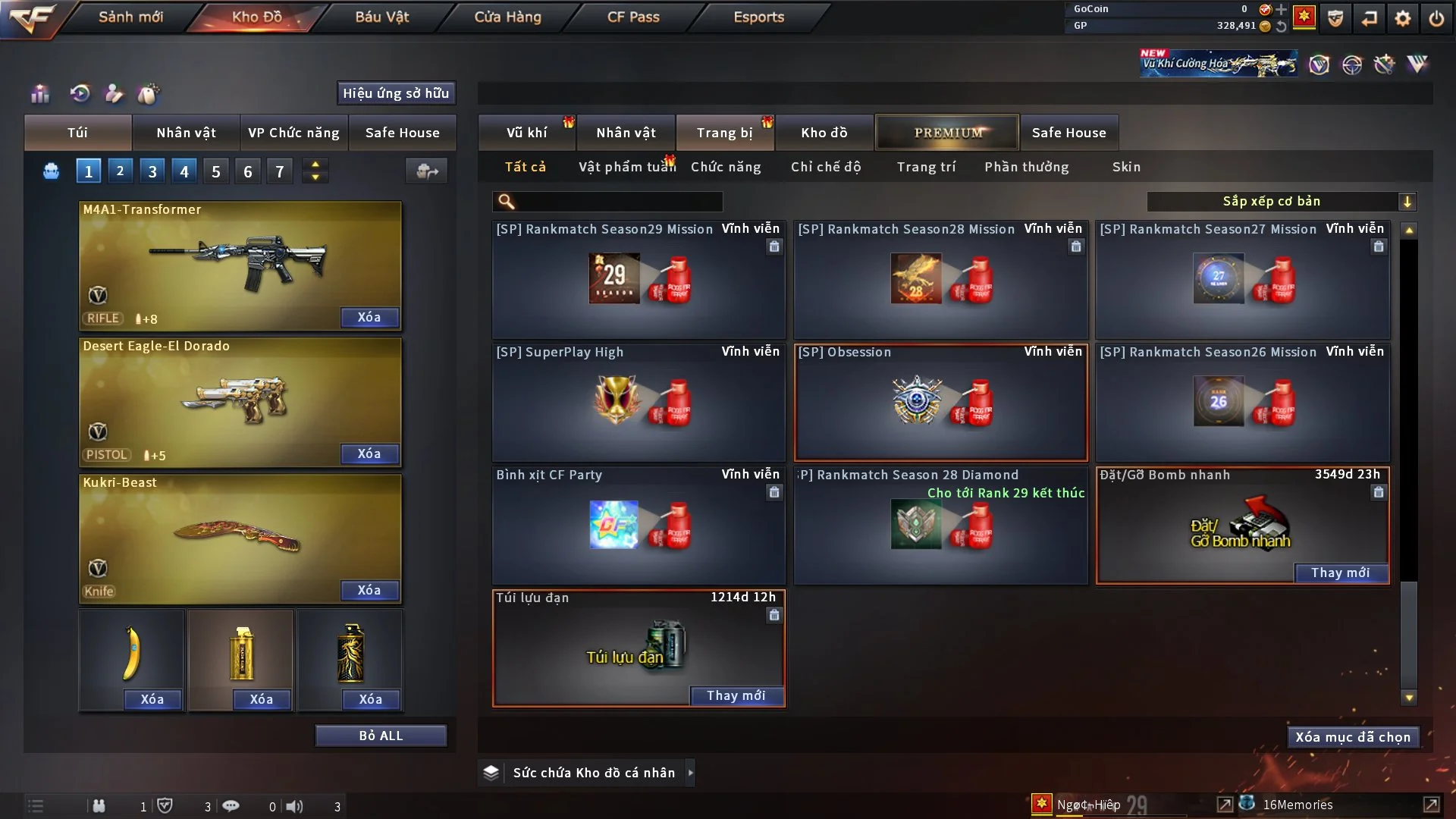This screenshot has width=1456, height=819.
Task: Click the Bỏ ALL button
Action: (x=381, y=736)
